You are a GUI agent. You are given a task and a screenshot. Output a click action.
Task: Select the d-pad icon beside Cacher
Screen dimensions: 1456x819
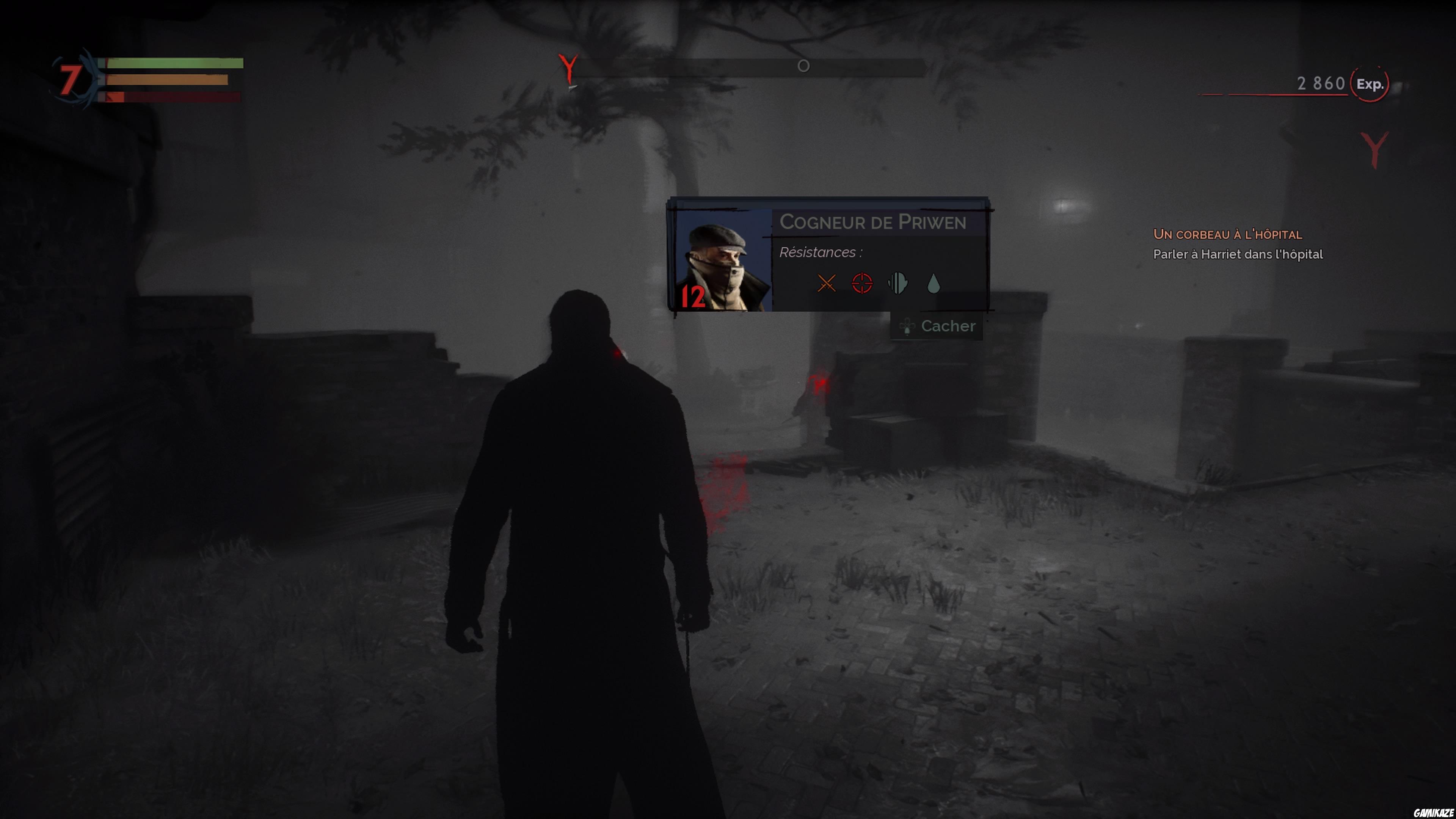(x=907, y=326)
